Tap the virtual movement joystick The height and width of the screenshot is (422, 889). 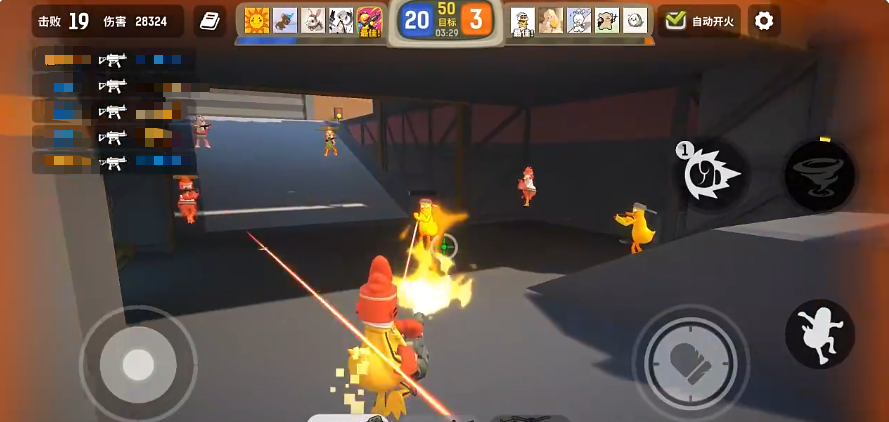(138, 363)
